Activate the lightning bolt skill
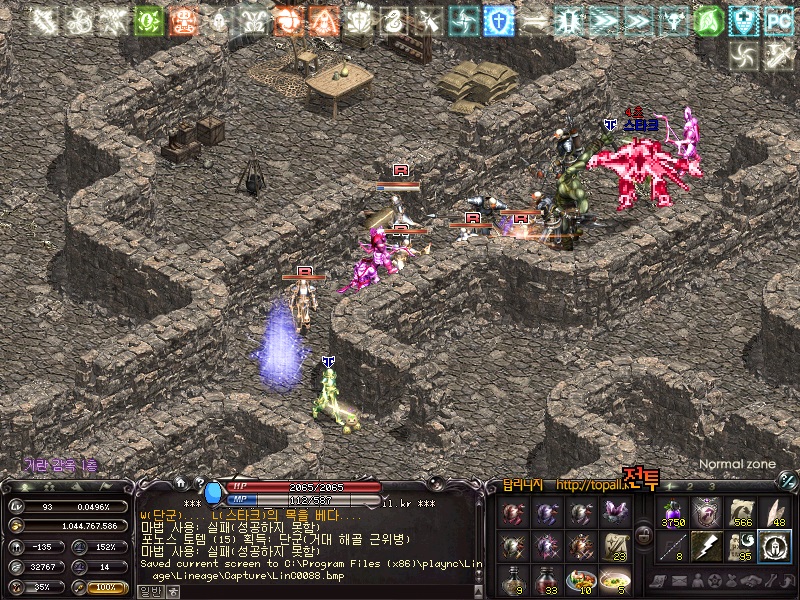Viewport: 800px width, 600px height. [707, 547]
